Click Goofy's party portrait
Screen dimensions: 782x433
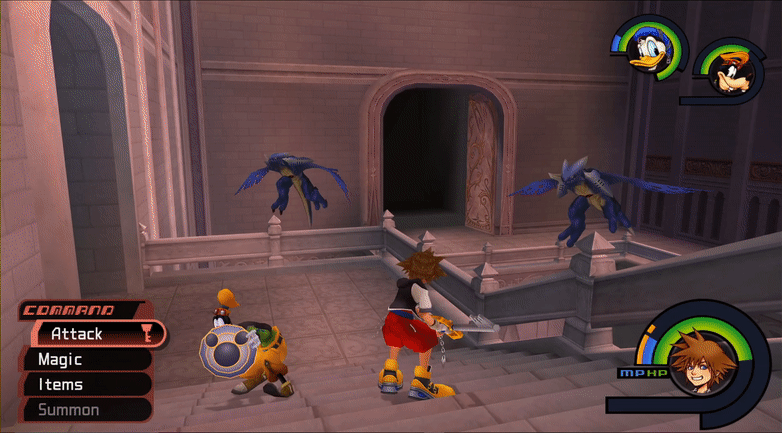(727, 72)
